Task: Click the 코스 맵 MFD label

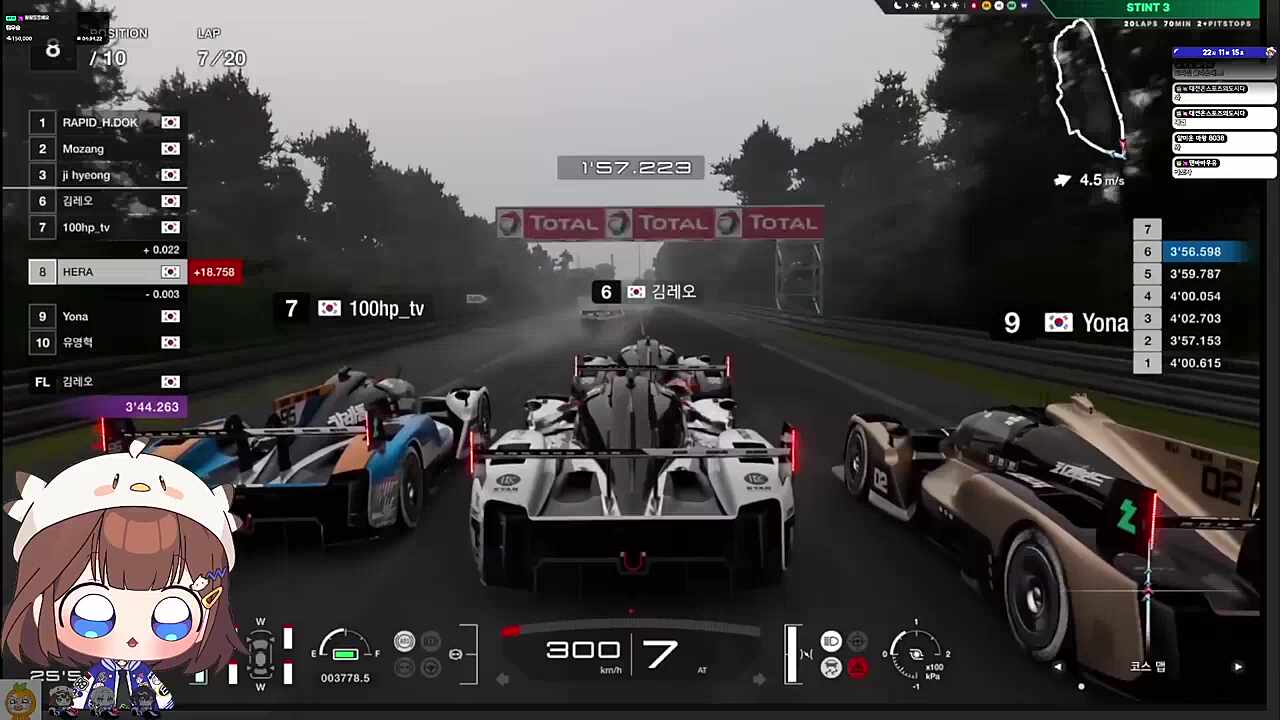Action: 1147,666
